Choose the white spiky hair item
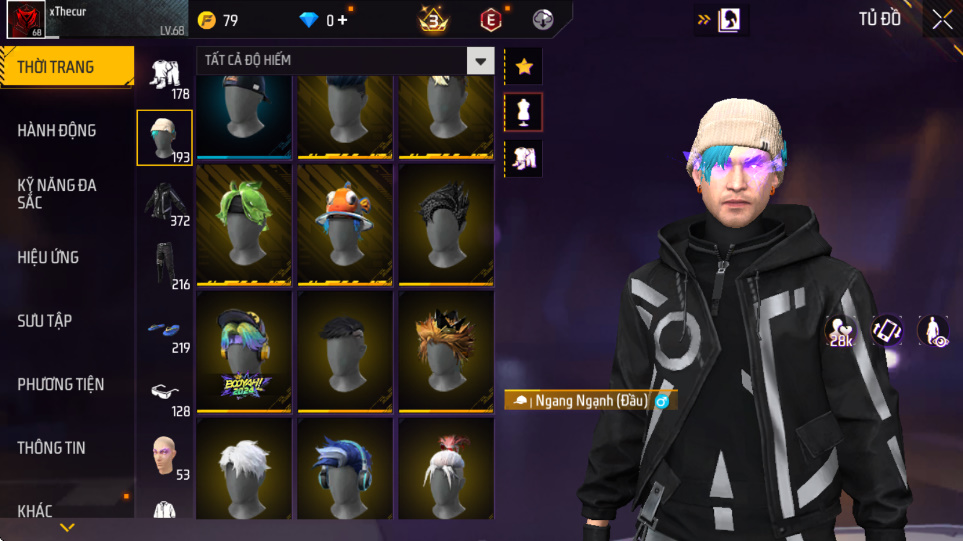The image size is (963, 541). 244,470
